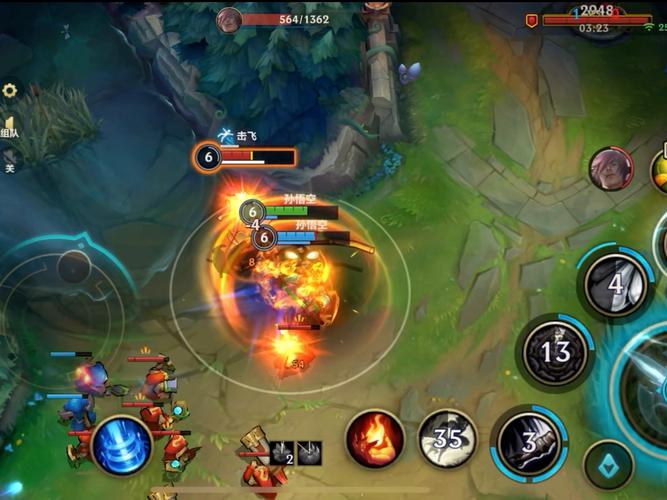This screenshot has width=667, height=500.
Task: Activate the blue swirling vortex ability
Action: point(122,445)
